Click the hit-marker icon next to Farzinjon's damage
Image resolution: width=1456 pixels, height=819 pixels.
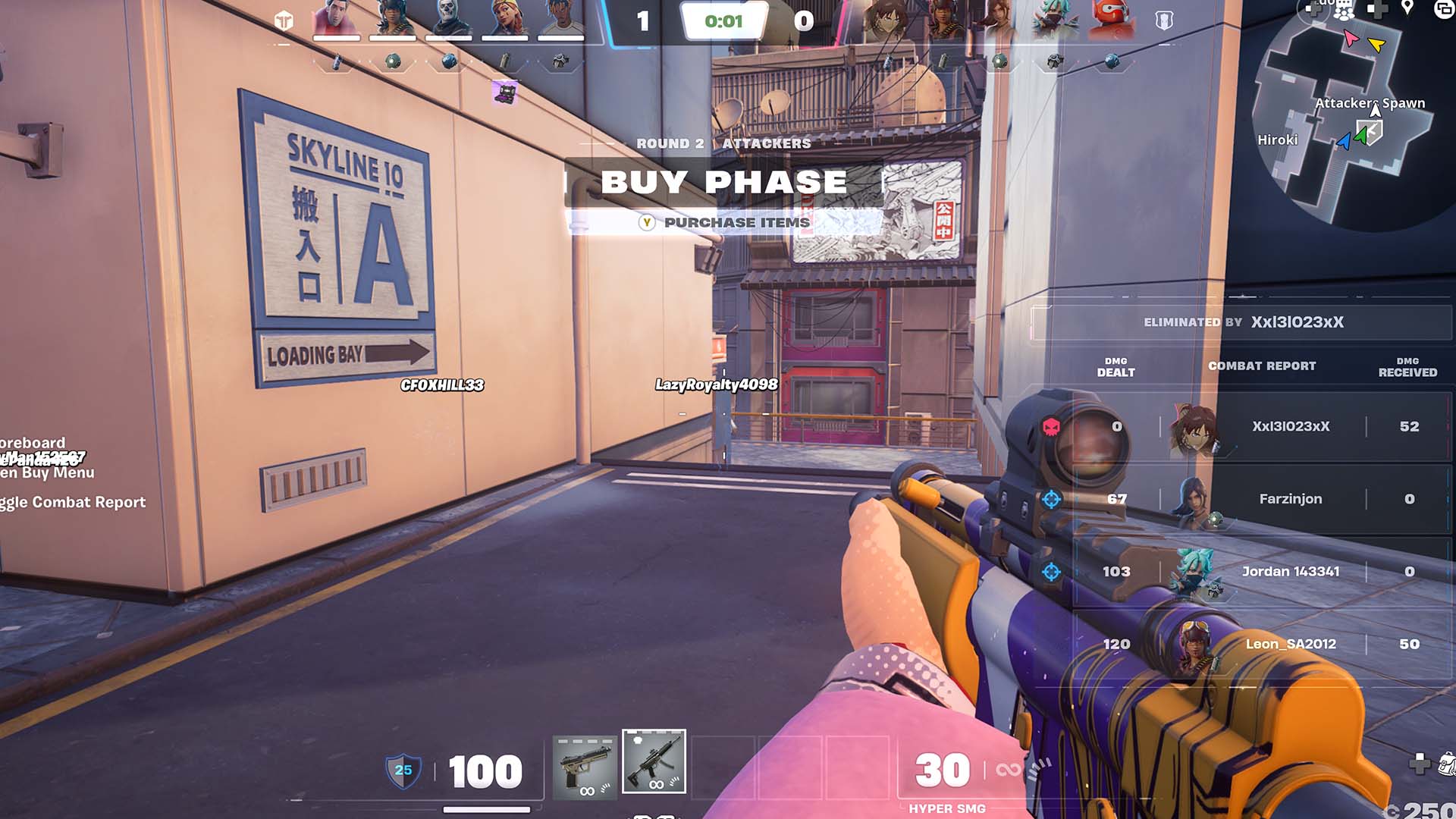[x=1053, y=498]
